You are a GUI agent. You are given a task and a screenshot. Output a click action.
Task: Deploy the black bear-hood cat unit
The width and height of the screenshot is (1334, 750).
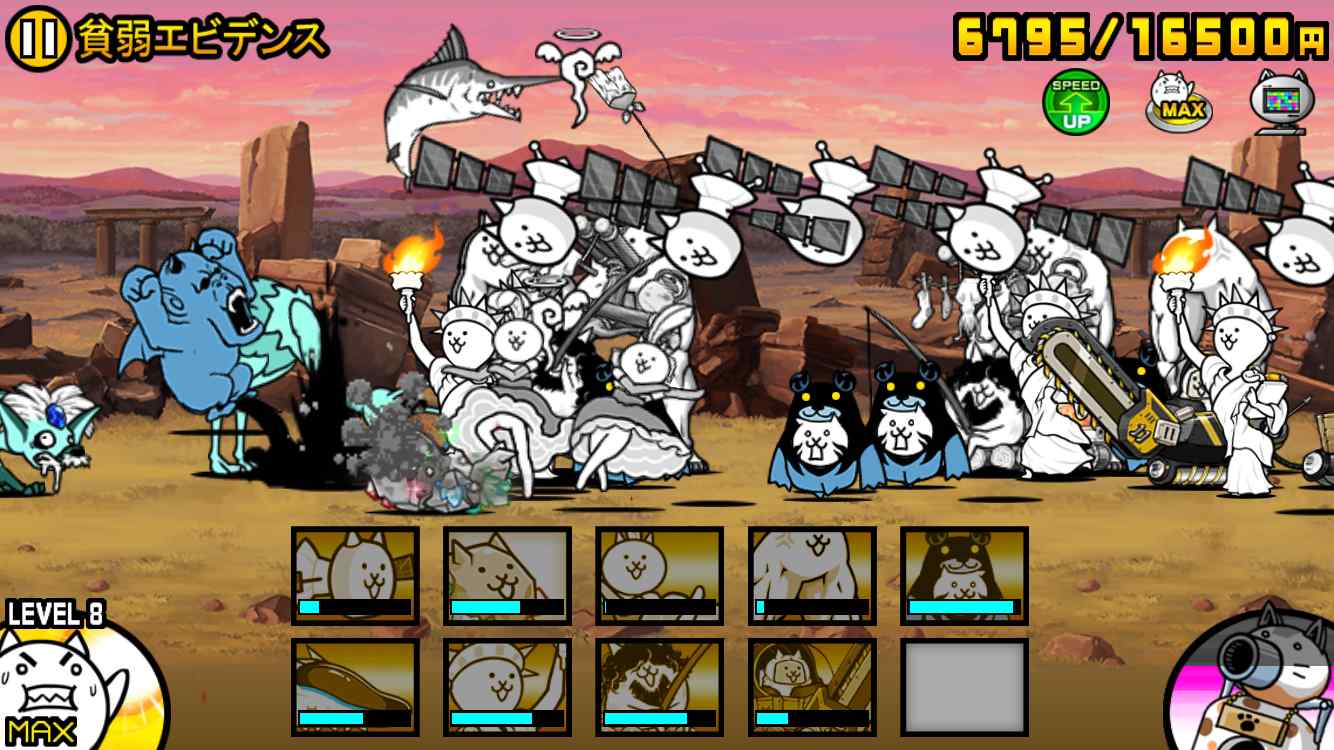click(964, 575)
